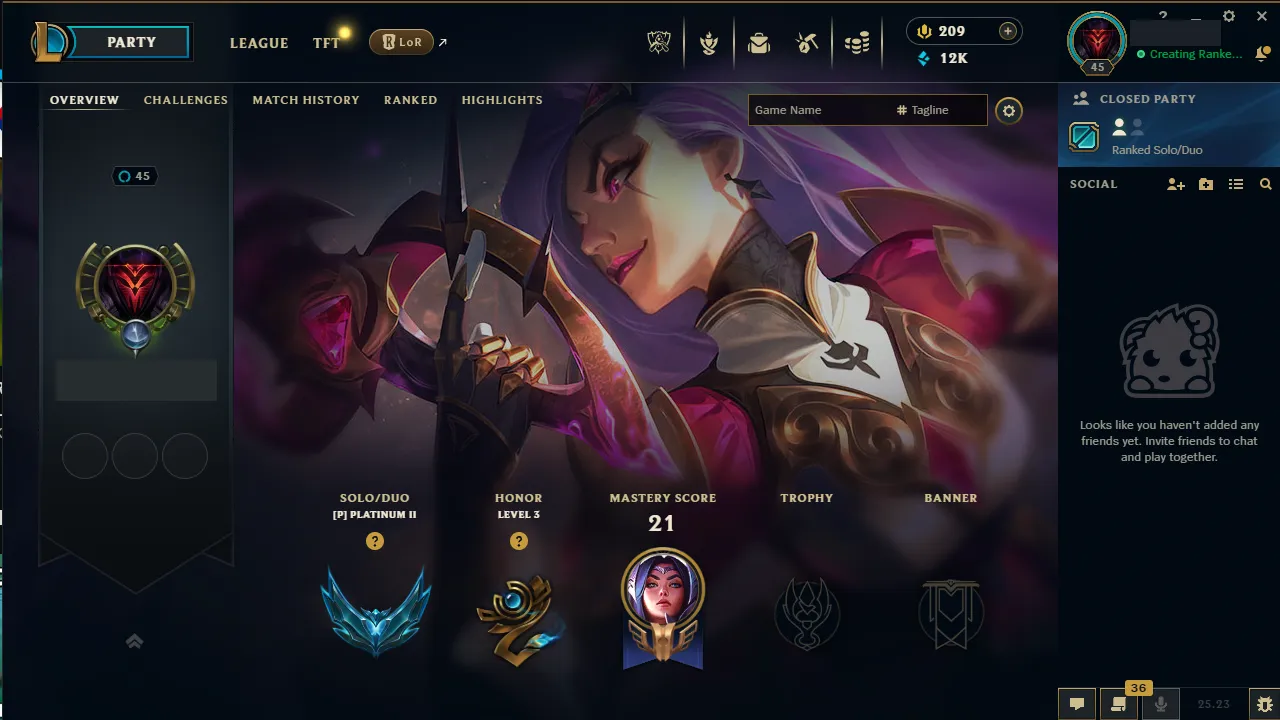Open the crafting hammer icon
This screenshot has width=1280, height=720.
tap(807, 42)
